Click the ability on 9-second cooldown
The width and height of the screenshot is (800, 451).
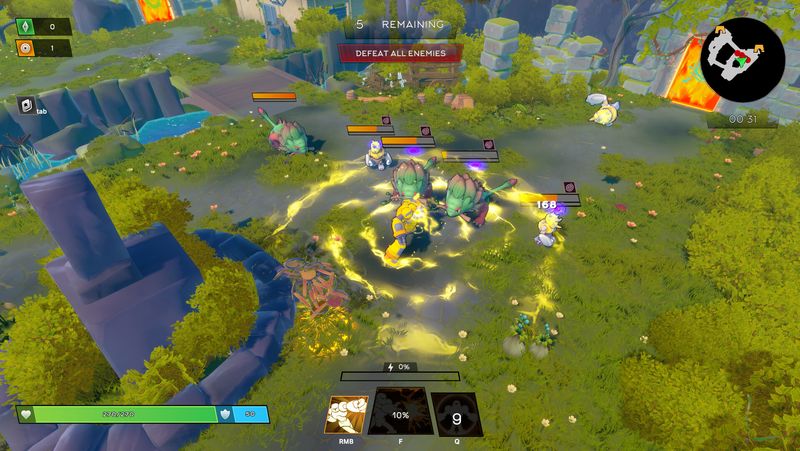pyautogui.click(x=455, y=414)
